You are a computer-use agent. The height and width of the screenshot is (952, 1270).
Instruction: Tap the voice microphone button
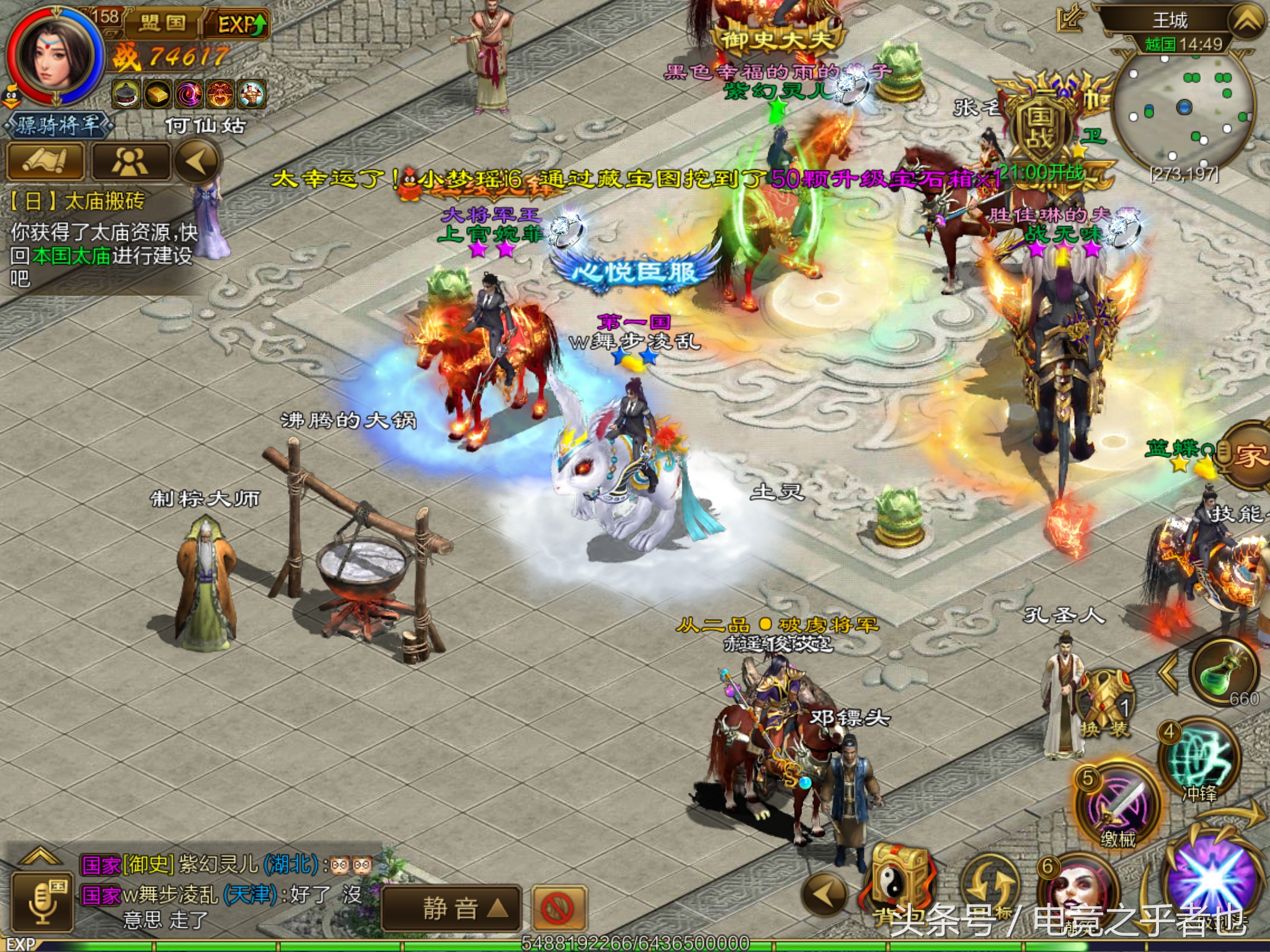coord(42,902)
